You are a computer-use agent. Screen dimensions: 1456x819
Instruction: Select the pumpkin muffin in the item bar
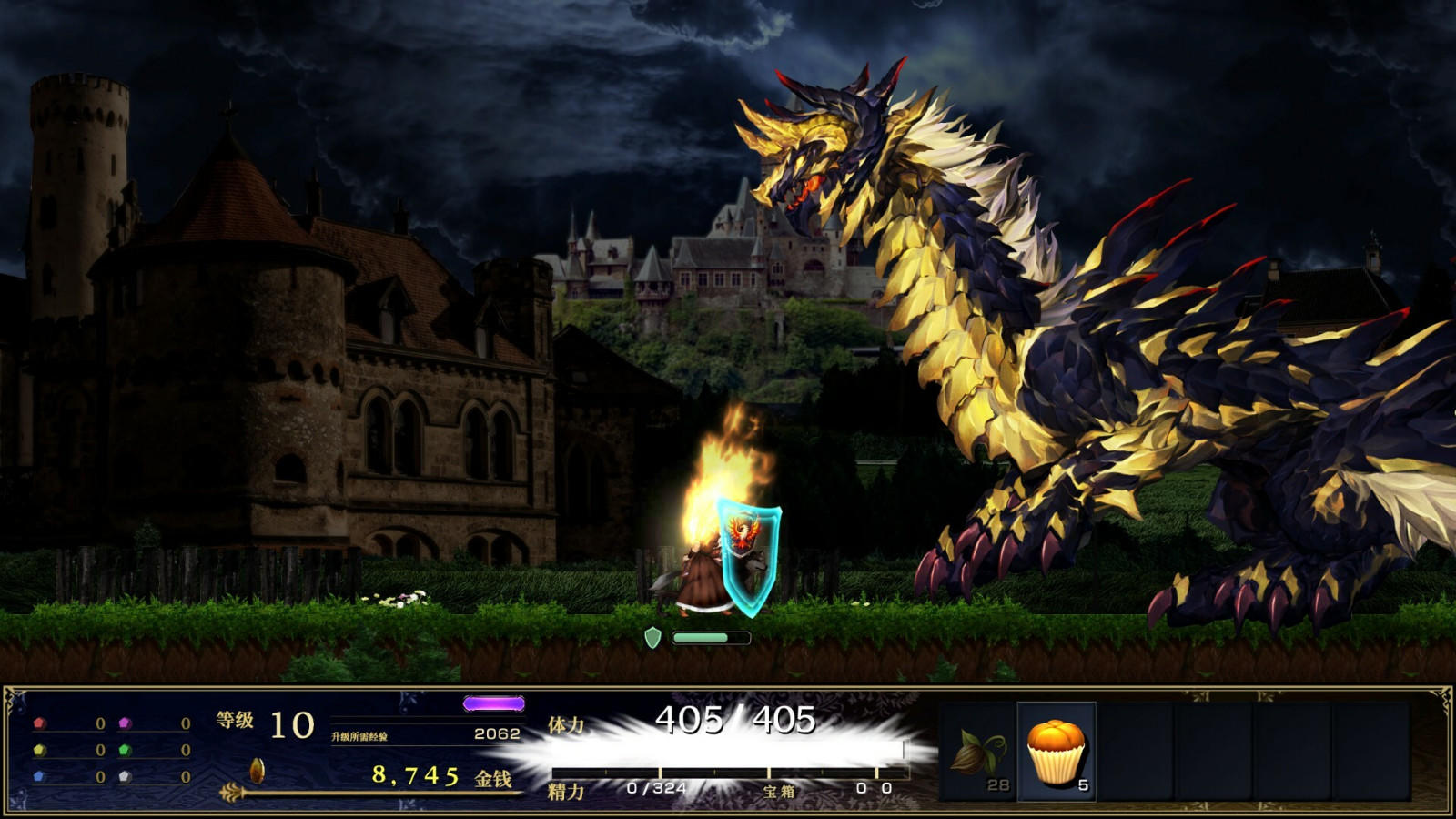[1058, 751]
